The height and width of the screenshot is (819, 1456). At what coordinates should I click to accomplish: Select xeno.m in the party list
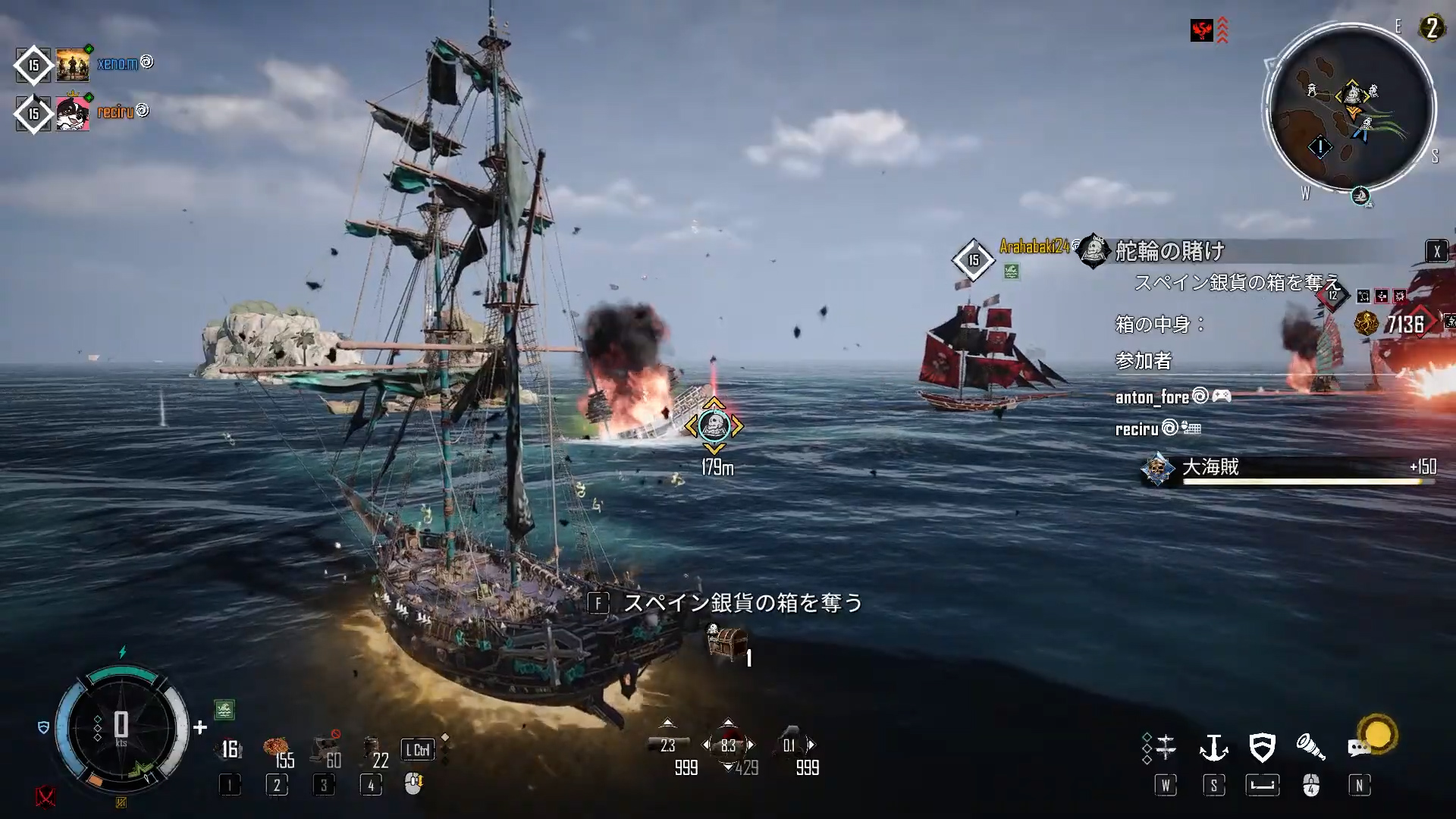pyautogui.click(x=117, y=64)
